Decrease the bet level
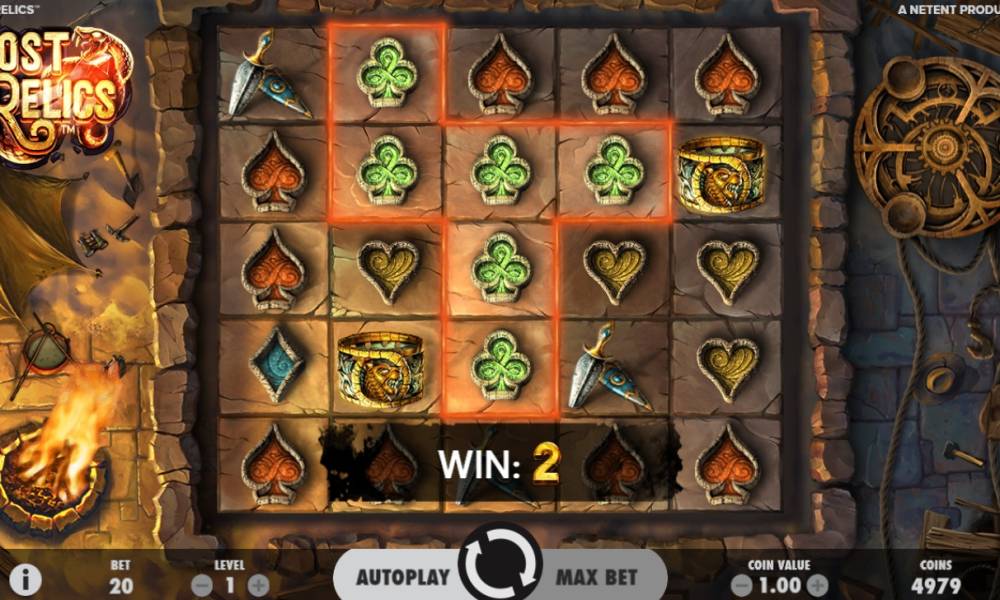The image size is (1000, 600). (x=201, y=585)
